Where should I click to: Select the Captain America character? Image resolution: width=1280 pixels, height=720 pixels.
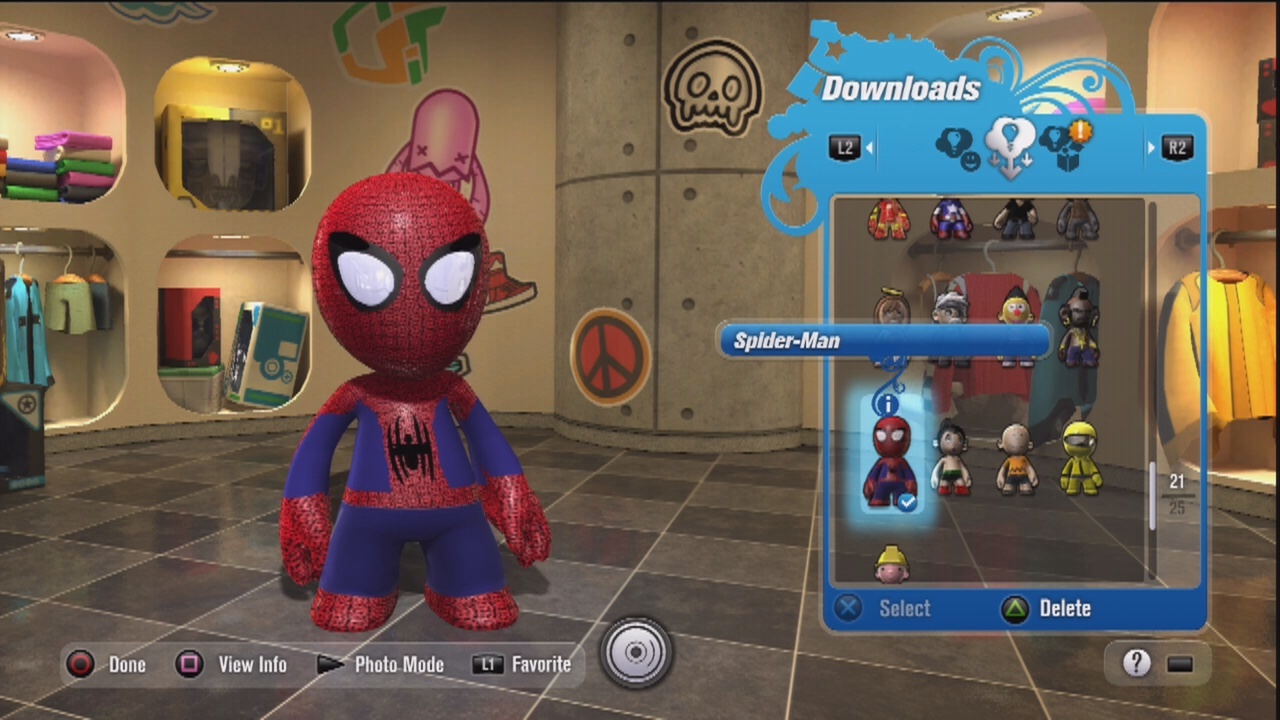950,218
